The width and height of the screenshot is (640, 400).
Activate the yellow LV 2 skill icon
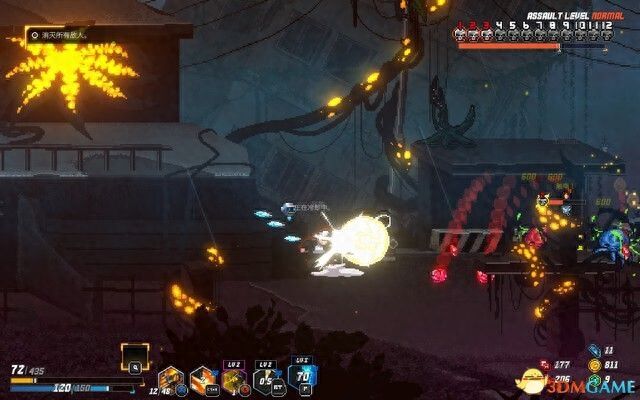tap(234, 378)
